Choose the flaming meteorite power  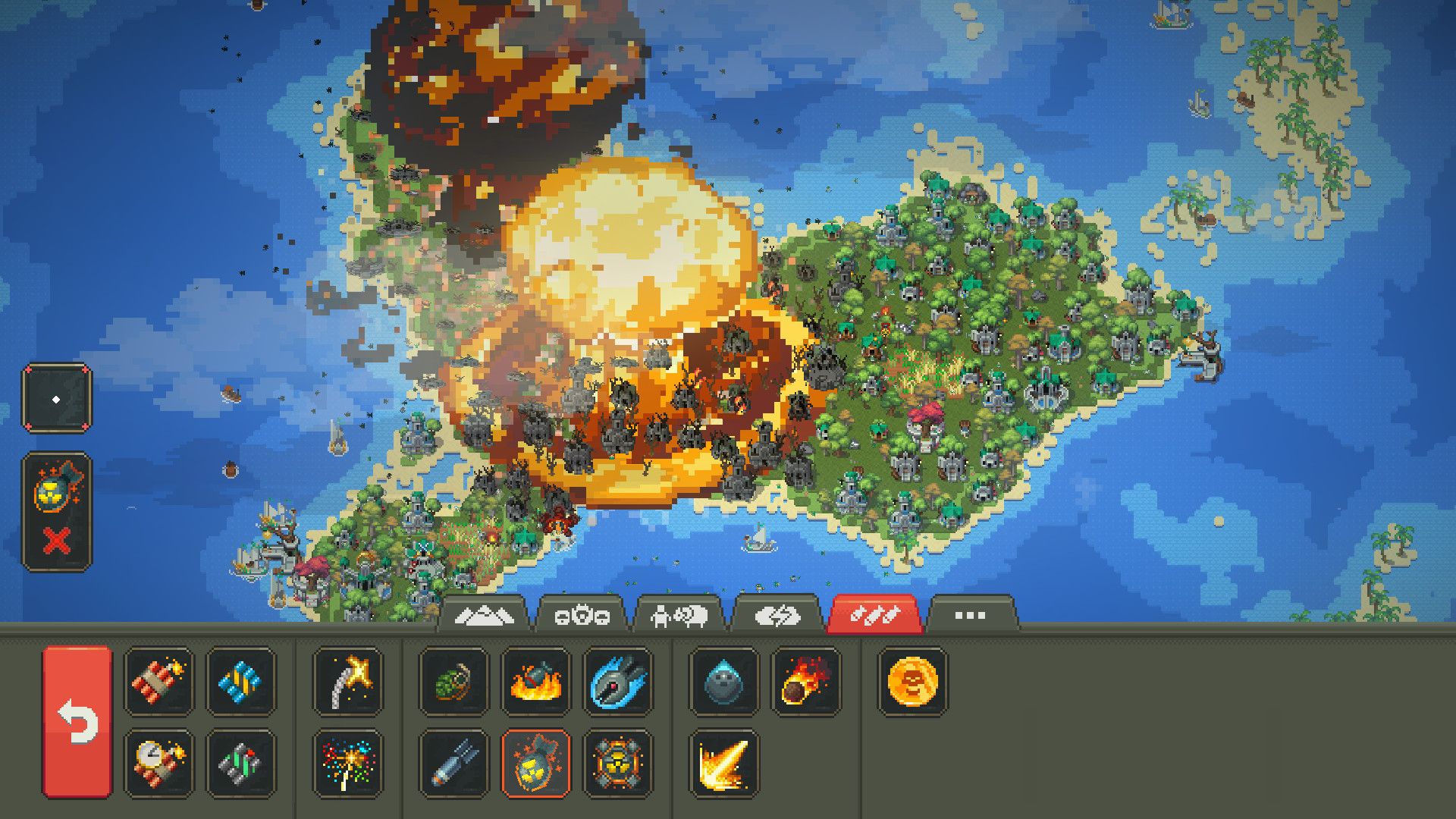click(805, 681)
